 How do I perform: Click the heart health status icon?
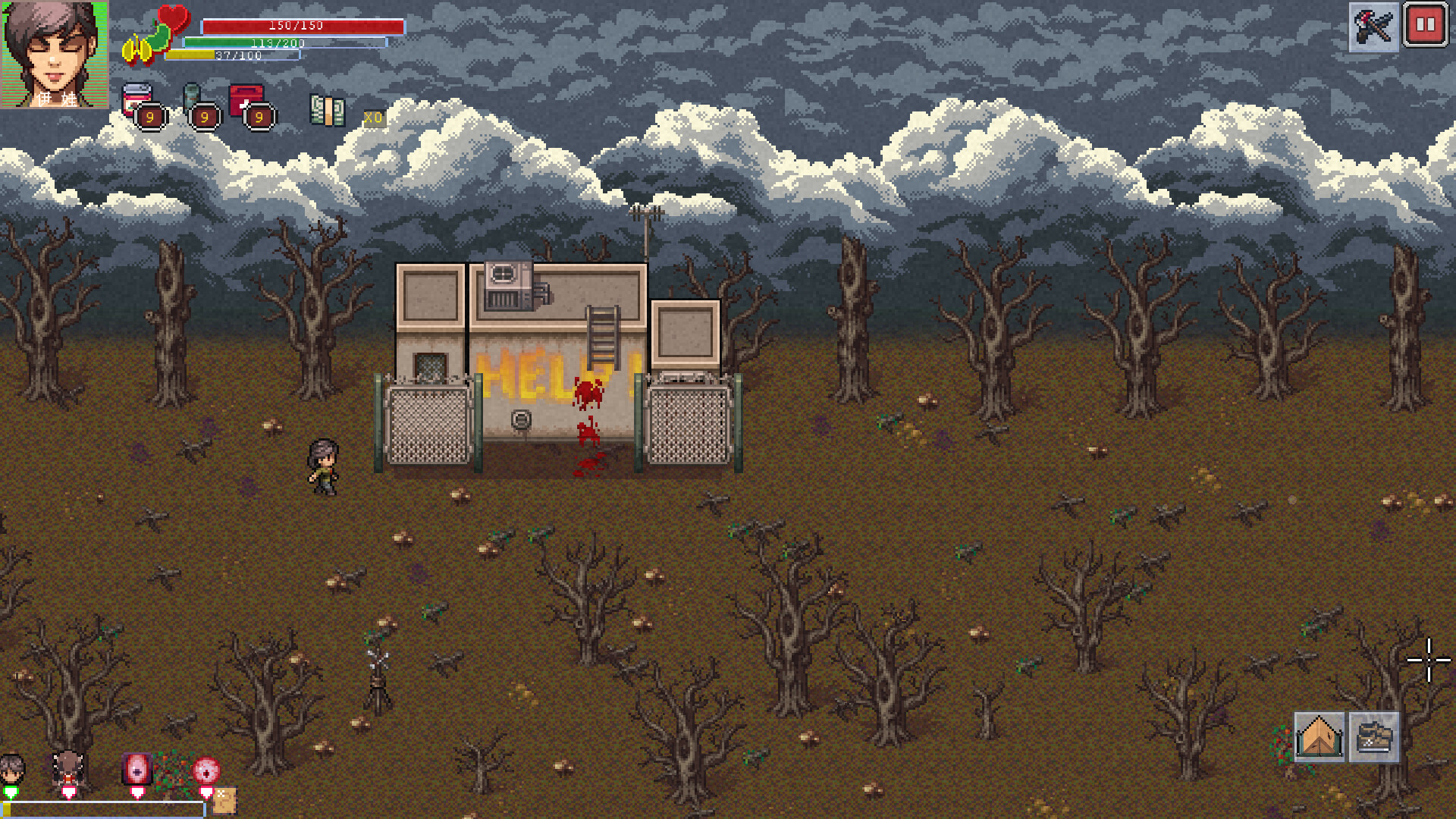[x=173, y=18]
